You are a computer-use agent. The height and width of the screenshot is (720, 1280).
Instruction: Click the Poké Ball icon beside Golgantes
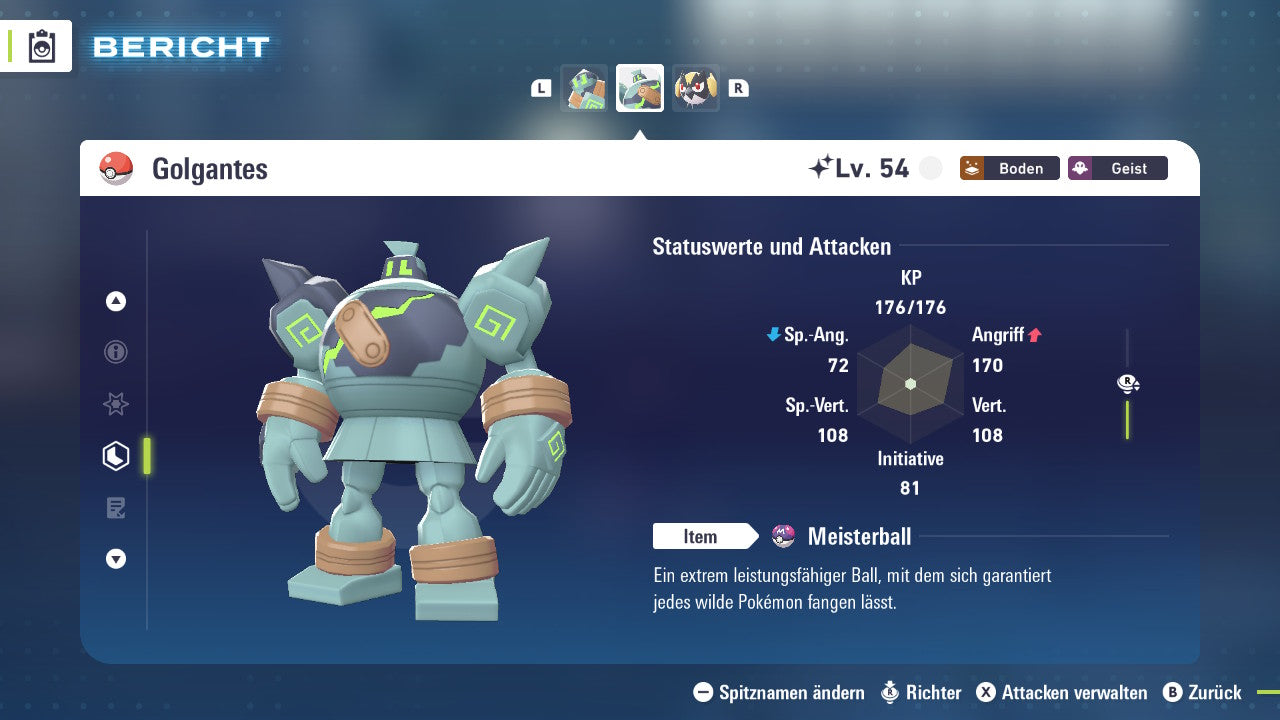pos(116,168)
